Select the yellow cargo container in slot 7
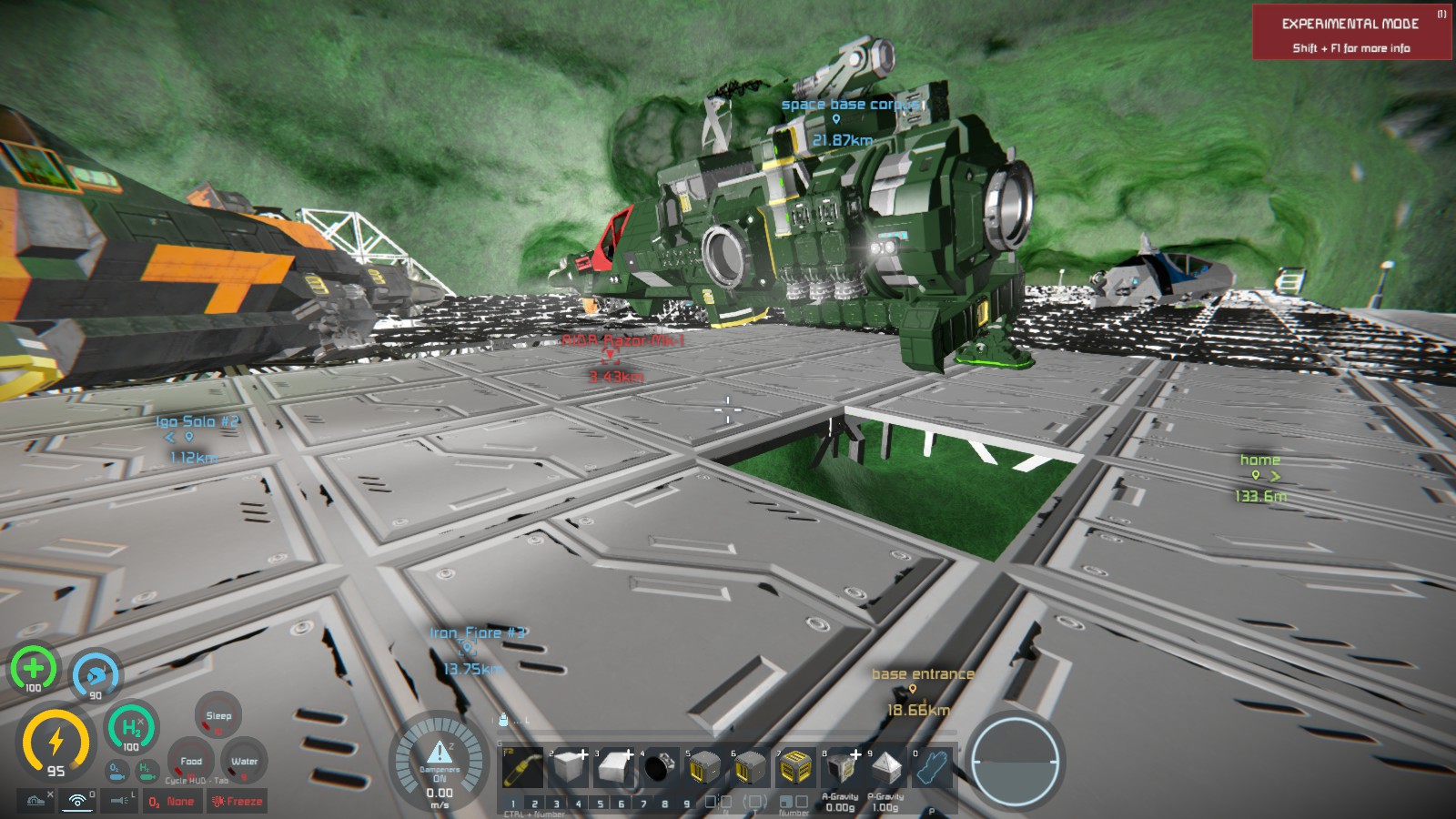Screen dimensions: 1456x819 click(x=795, y=769)
